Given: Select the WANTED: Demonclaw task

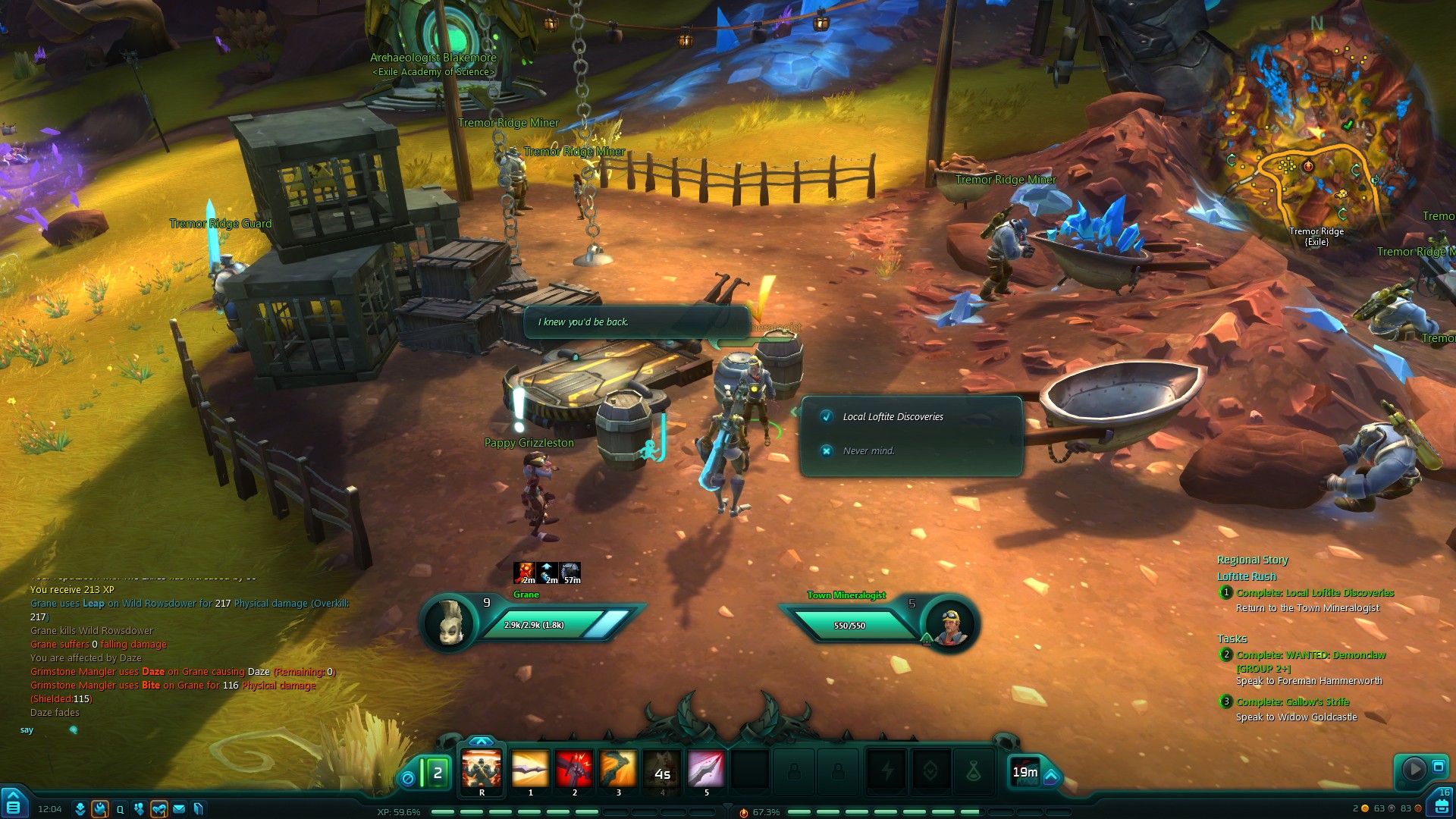Looking at the screenshot, I should pyautogui.click(x=1310, y=655).
